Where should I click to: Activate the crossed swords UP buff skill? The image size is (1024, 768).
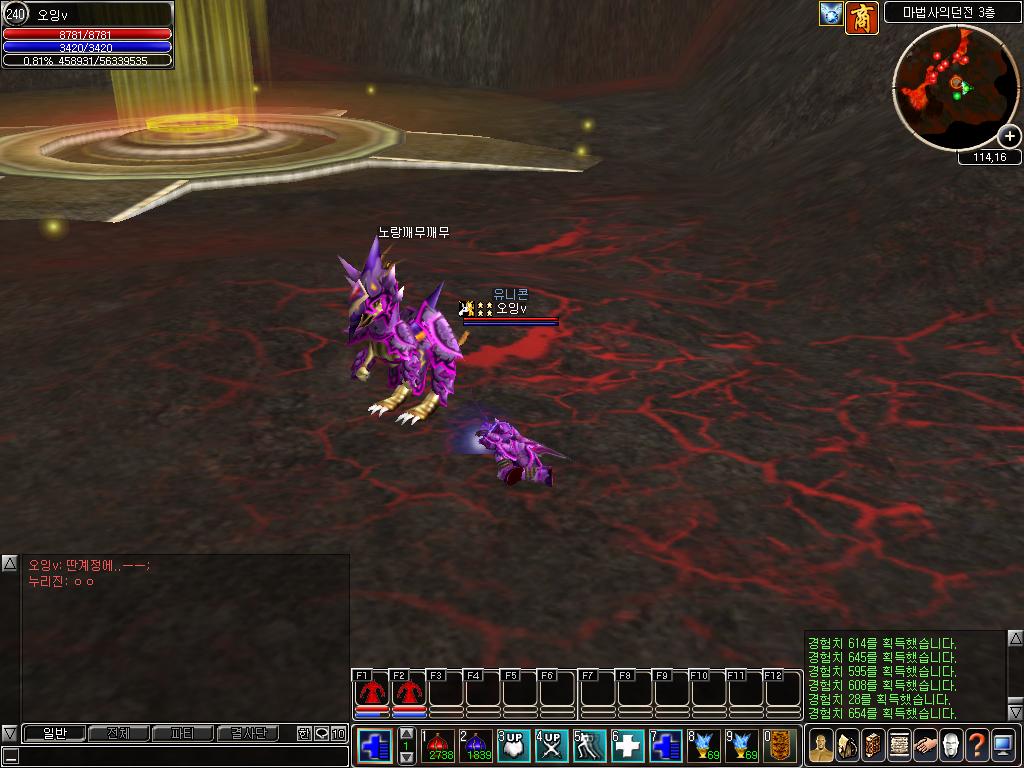(x=552, y=746)
